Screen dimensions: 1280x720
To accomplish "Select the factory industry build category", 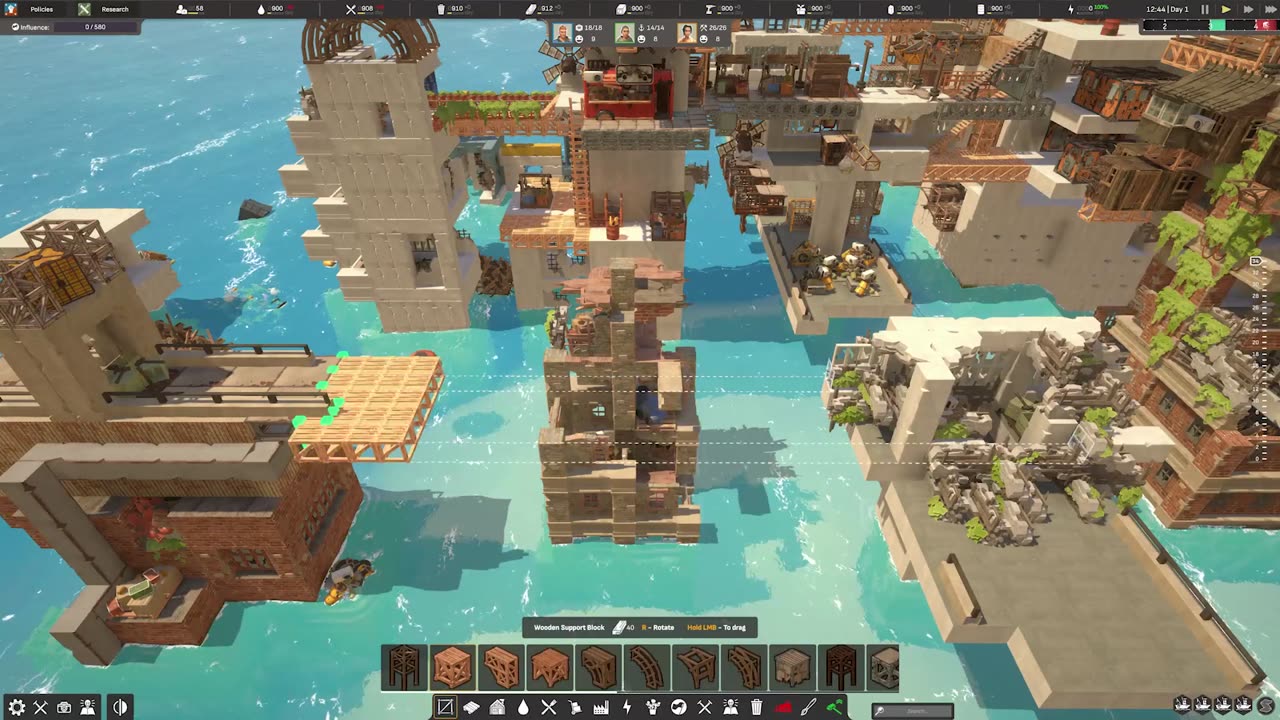I will (601, 707).
